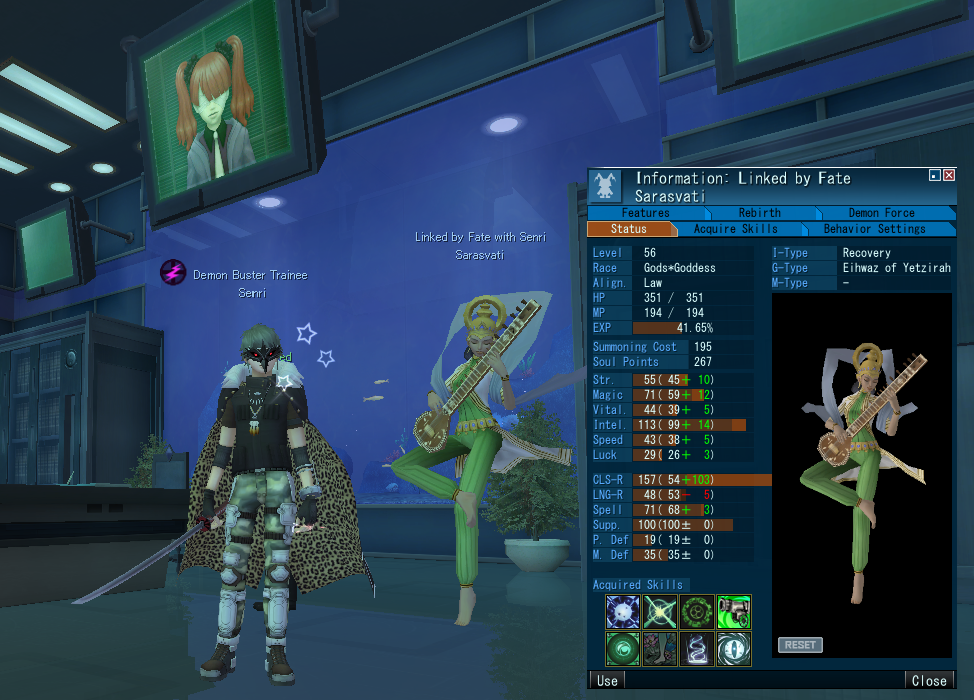This screenshot has width=974, height=700.
Task: Switch to Behavior Settings tab
Action: click(874, 229)
